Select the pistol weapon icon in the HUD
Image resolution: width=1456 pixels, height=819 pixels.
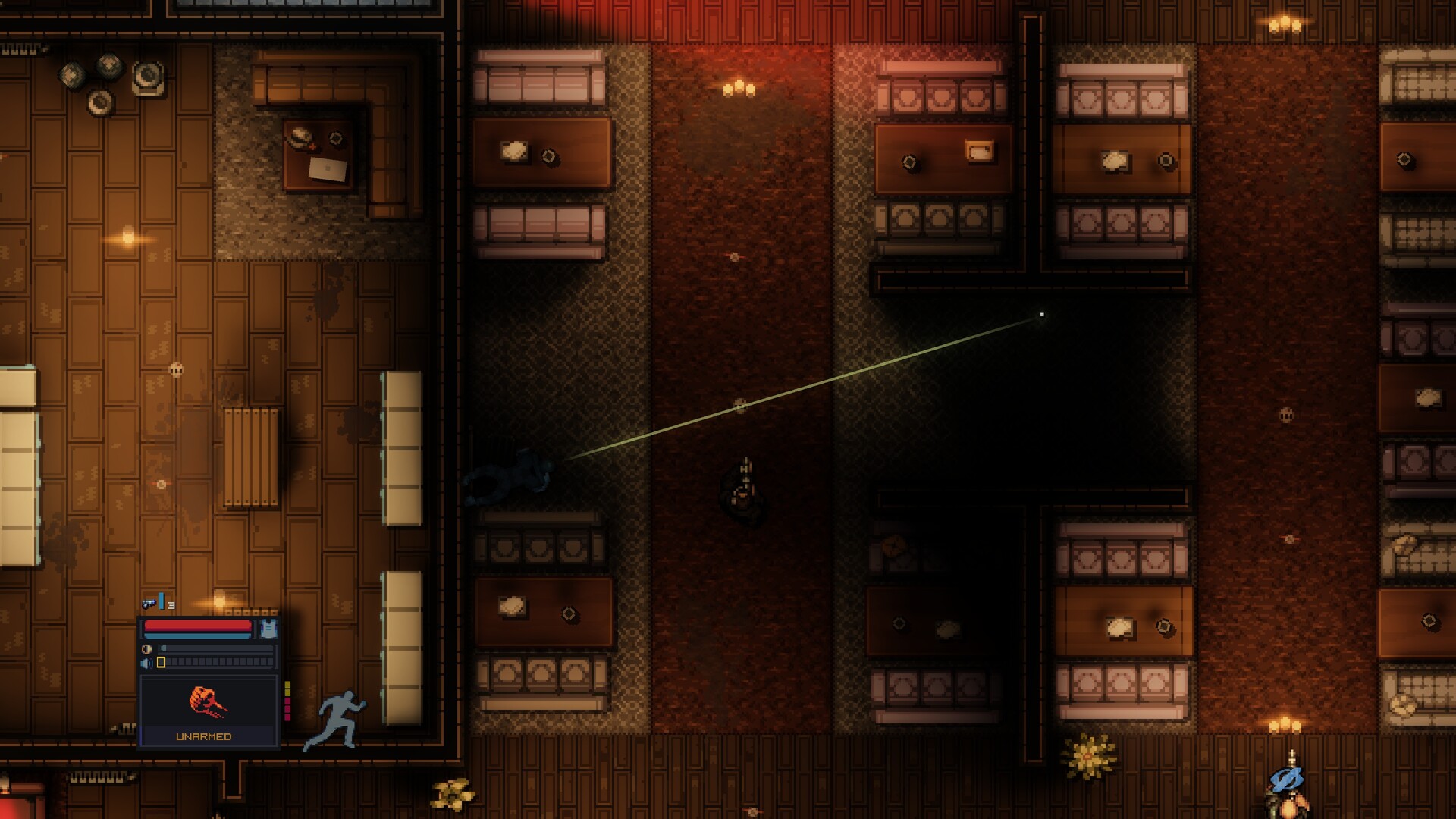tap(149, 603)
